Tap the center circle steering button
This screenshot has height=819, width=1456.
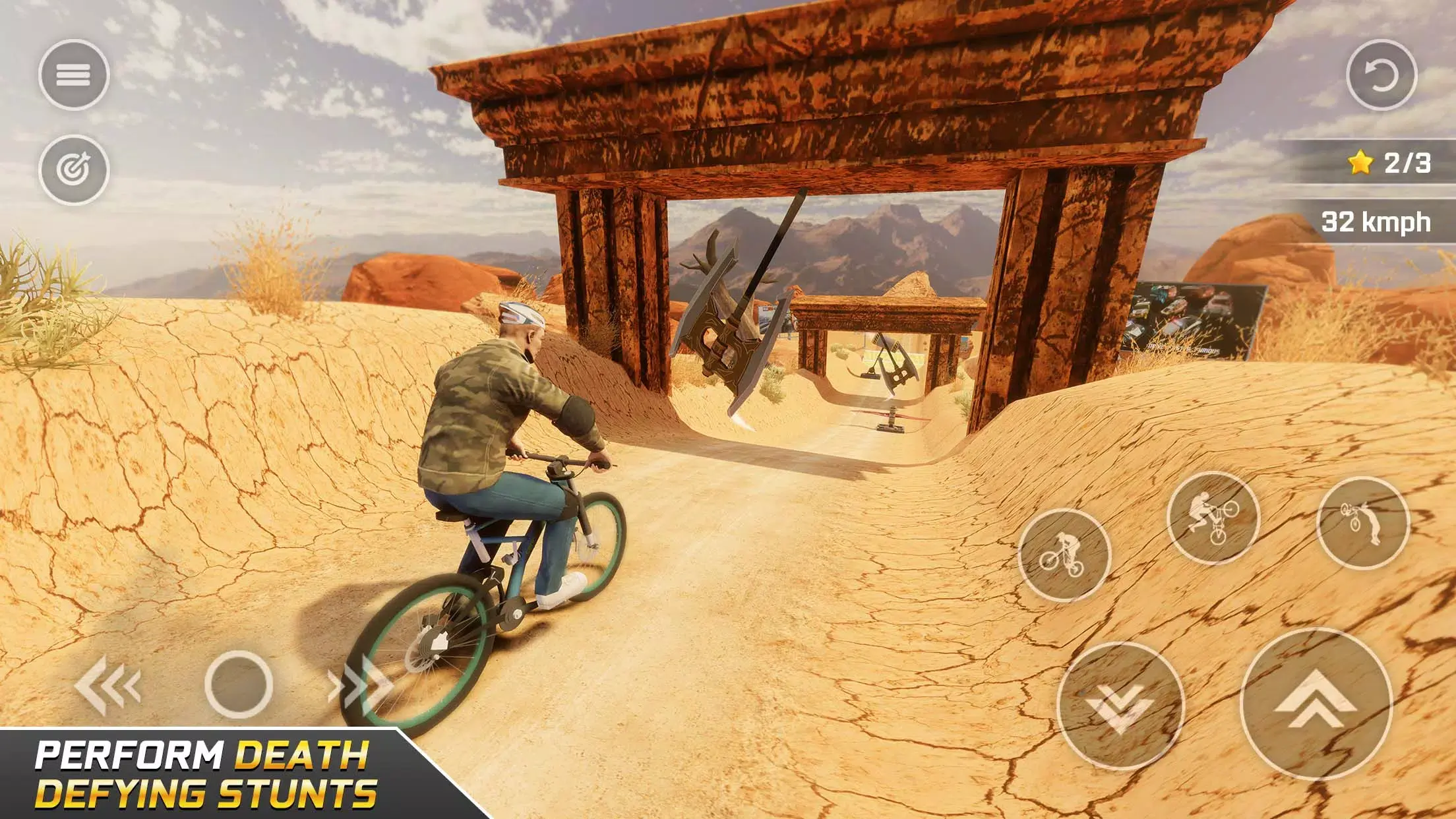239,684
